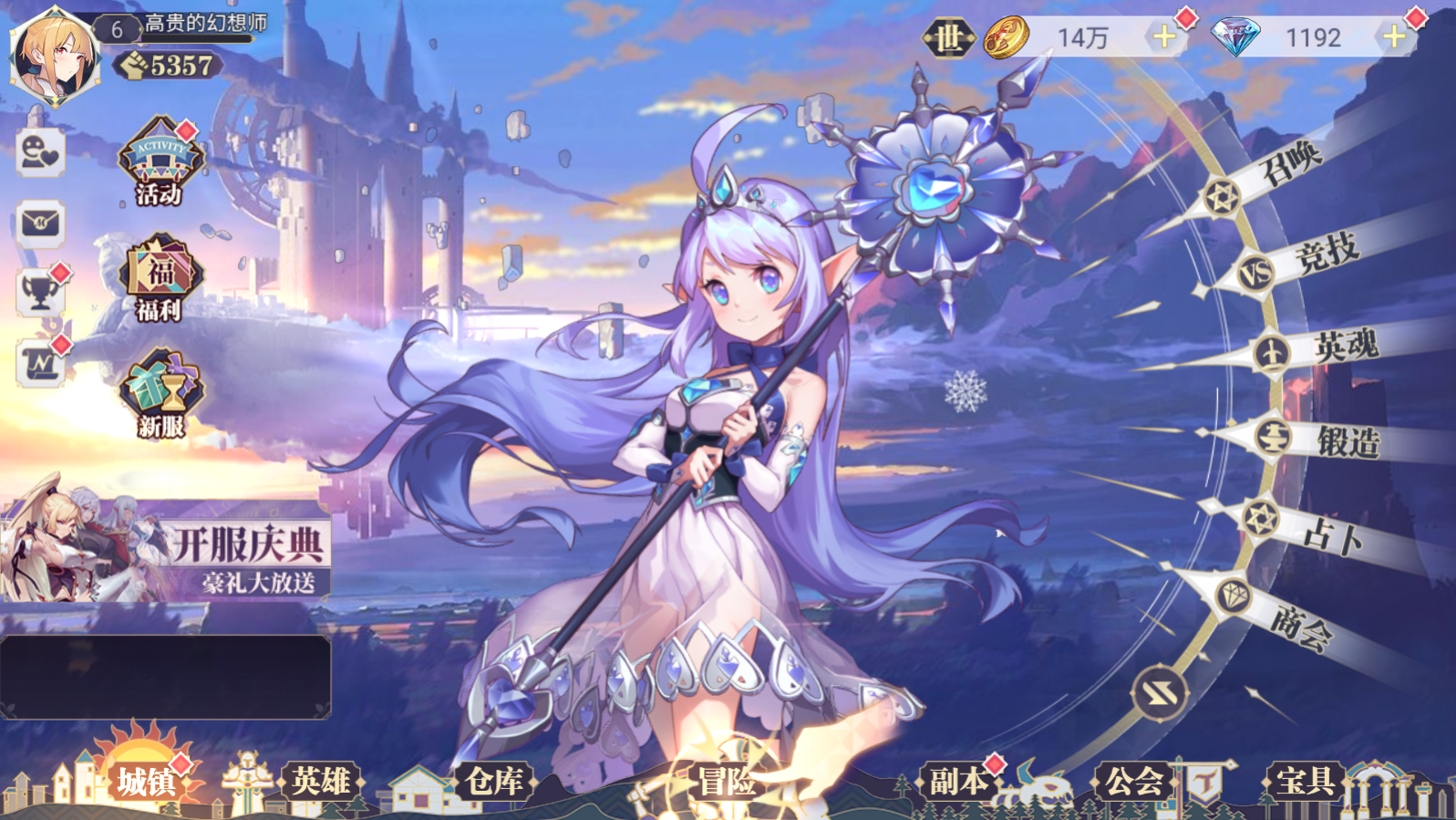Viewport: 1456px width, 820px height.
Task: Open the 宝具 treasure tab
Action: point(1305,782)
